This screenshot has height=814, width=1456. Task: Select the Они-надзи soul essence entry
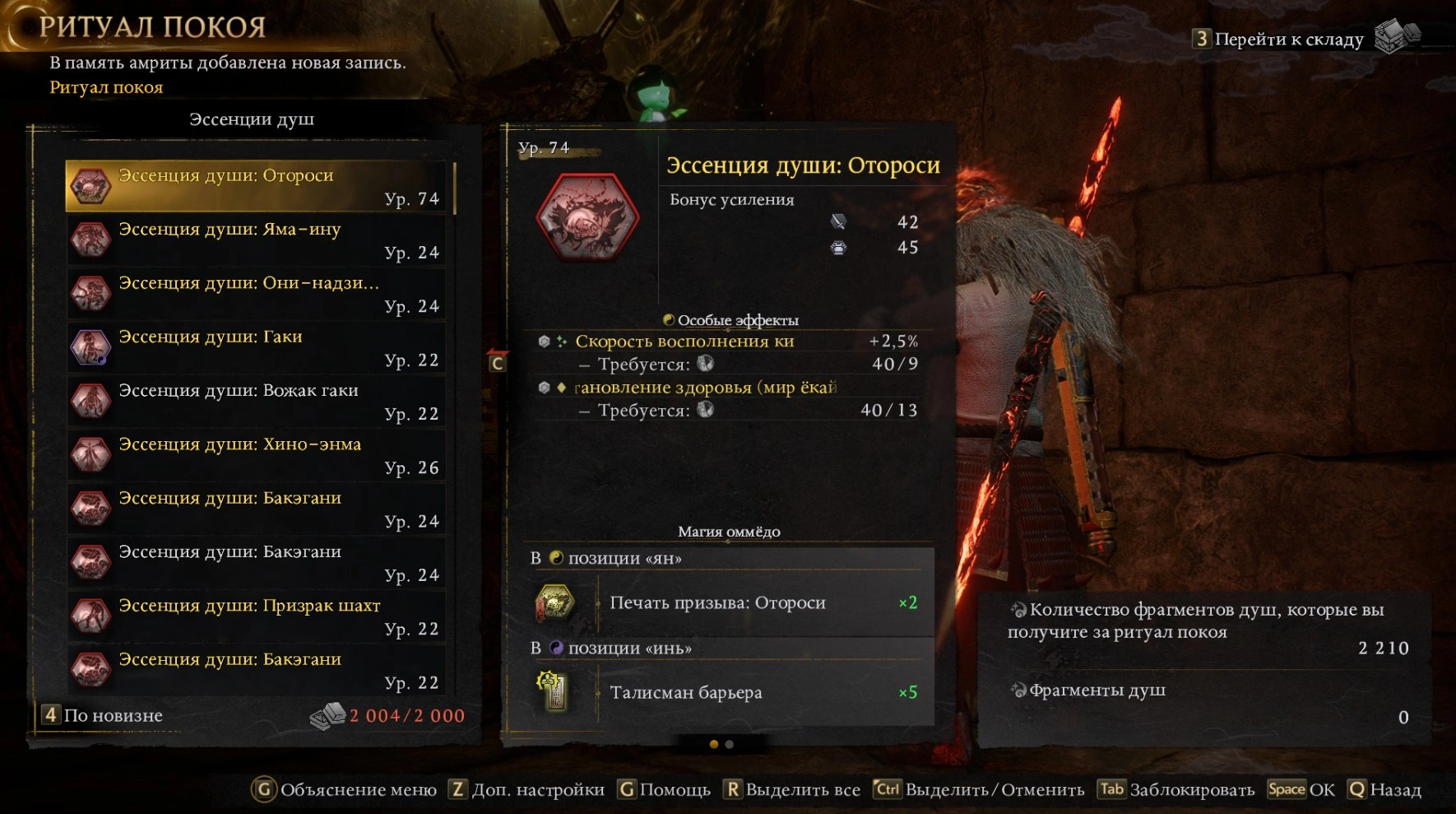257,294
